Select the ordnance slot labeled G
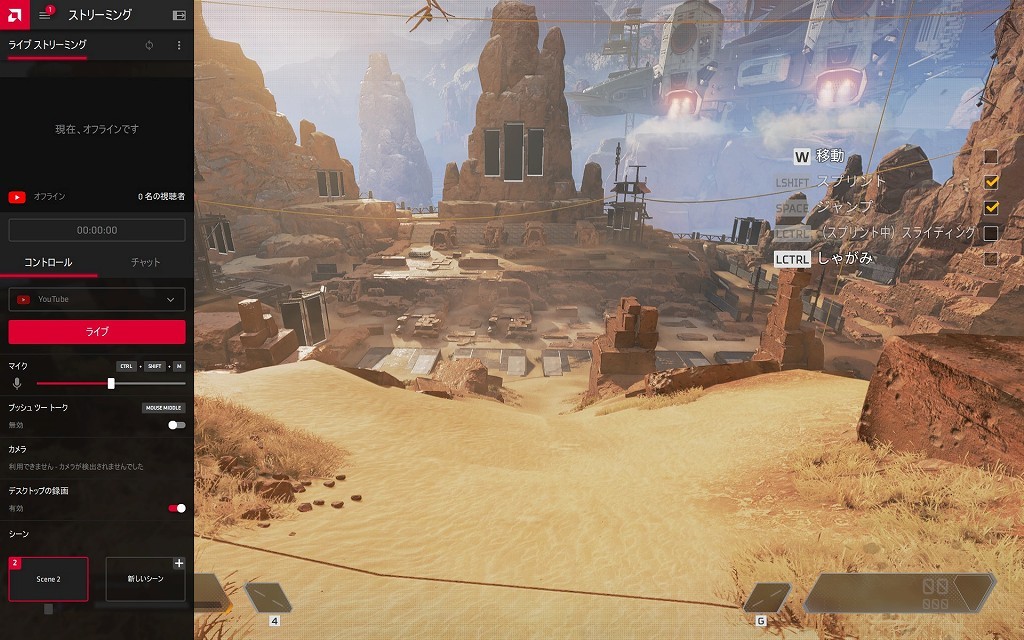 coord(767,598)
